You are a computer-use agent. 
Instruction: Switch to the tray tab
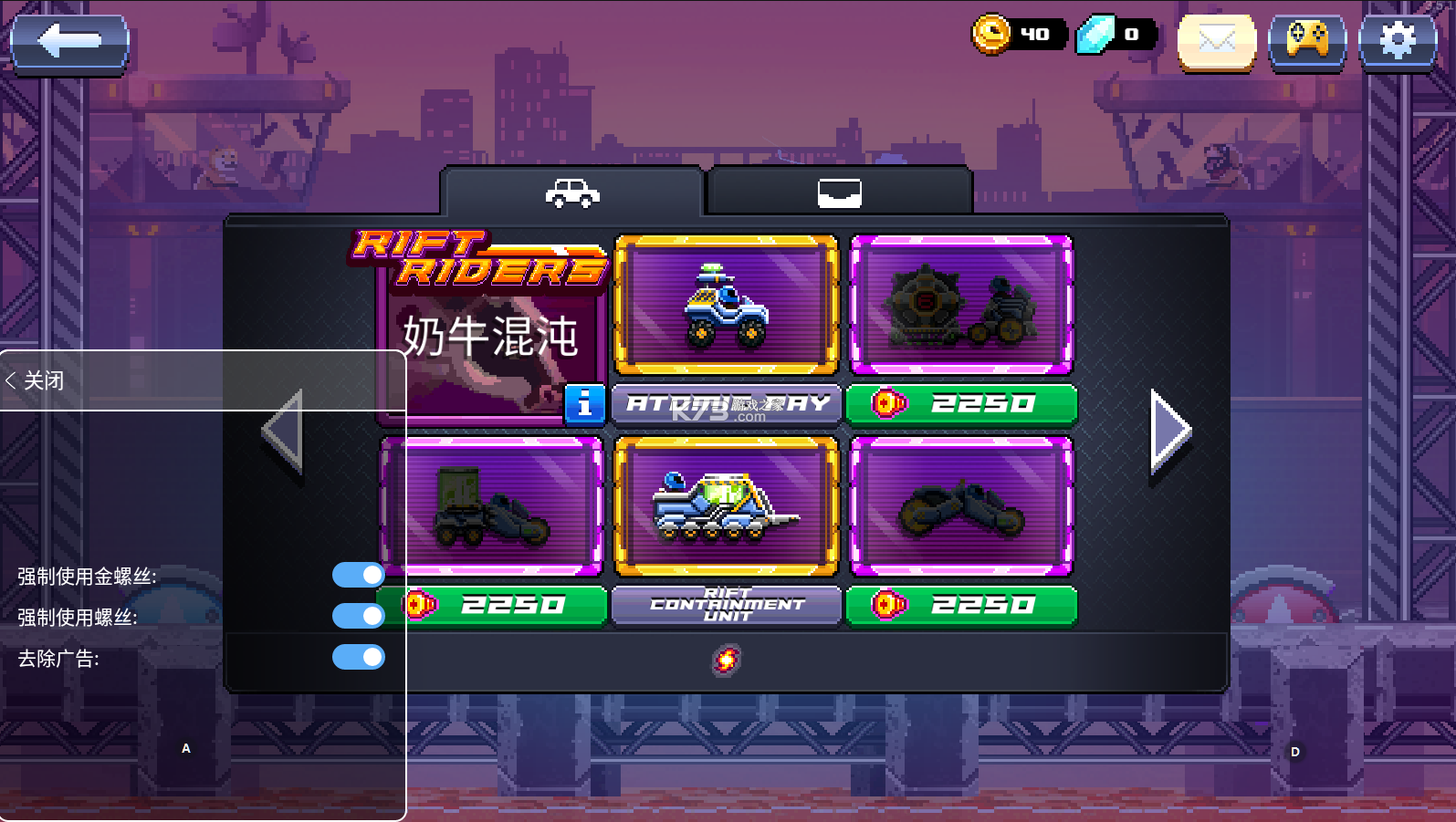[839, 192]
